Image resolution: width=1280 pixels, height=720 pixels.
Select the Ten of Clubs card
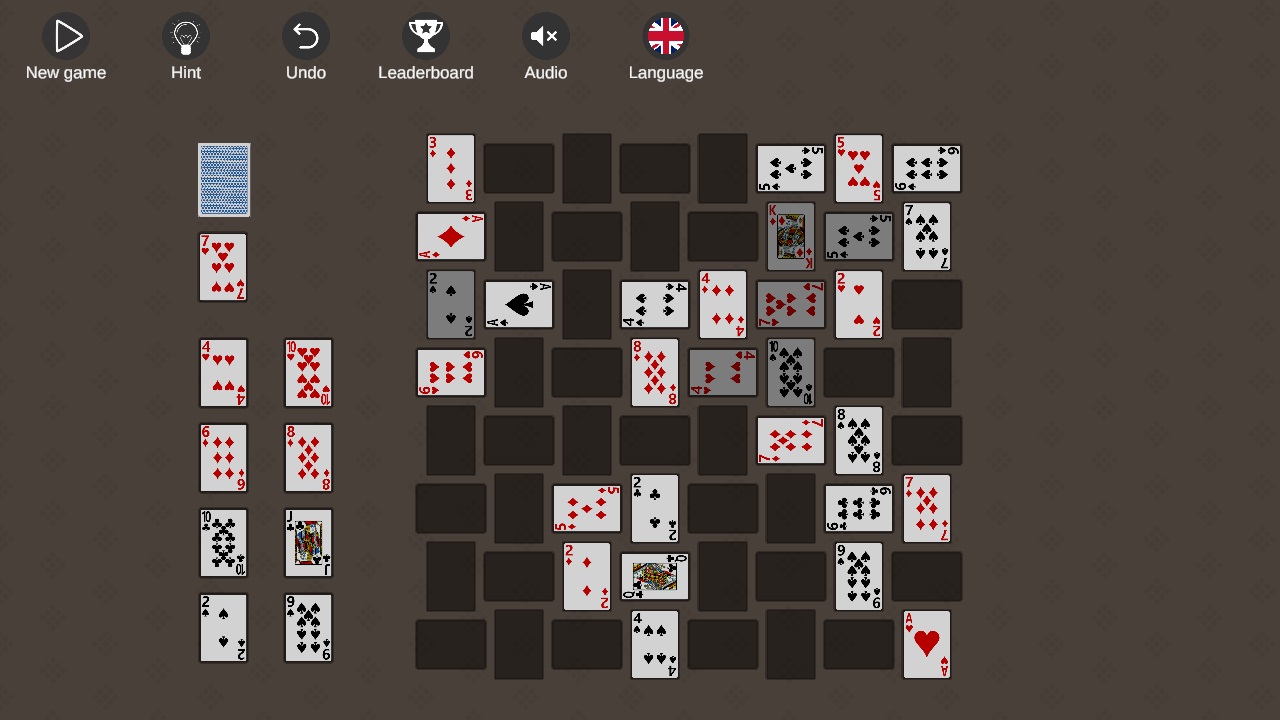(223, 543)
